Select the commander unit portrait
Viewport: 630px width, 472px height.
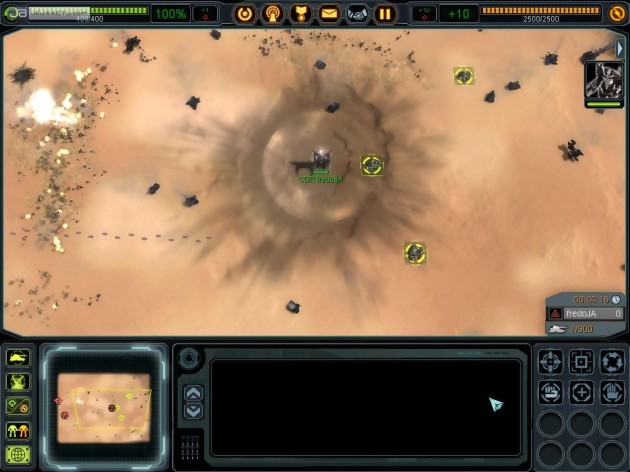click(x=603, y=82)
